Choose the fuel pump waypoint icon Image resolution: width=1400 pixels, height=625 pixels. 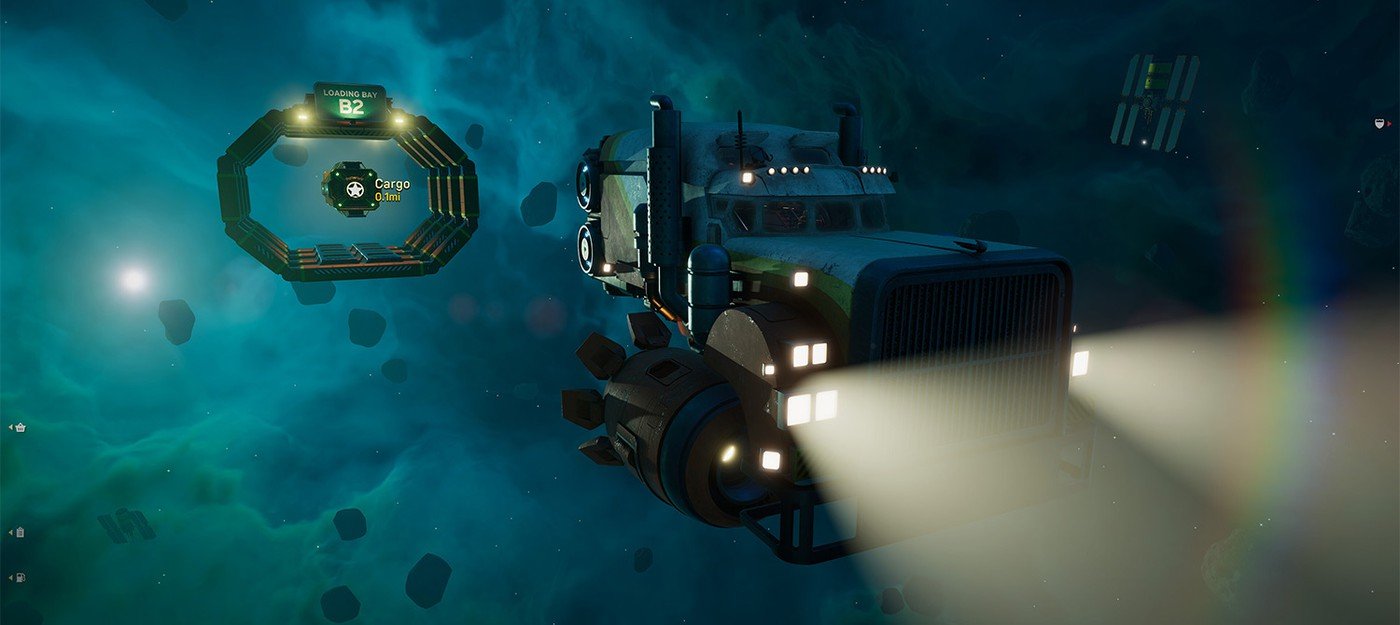point(20,578)
